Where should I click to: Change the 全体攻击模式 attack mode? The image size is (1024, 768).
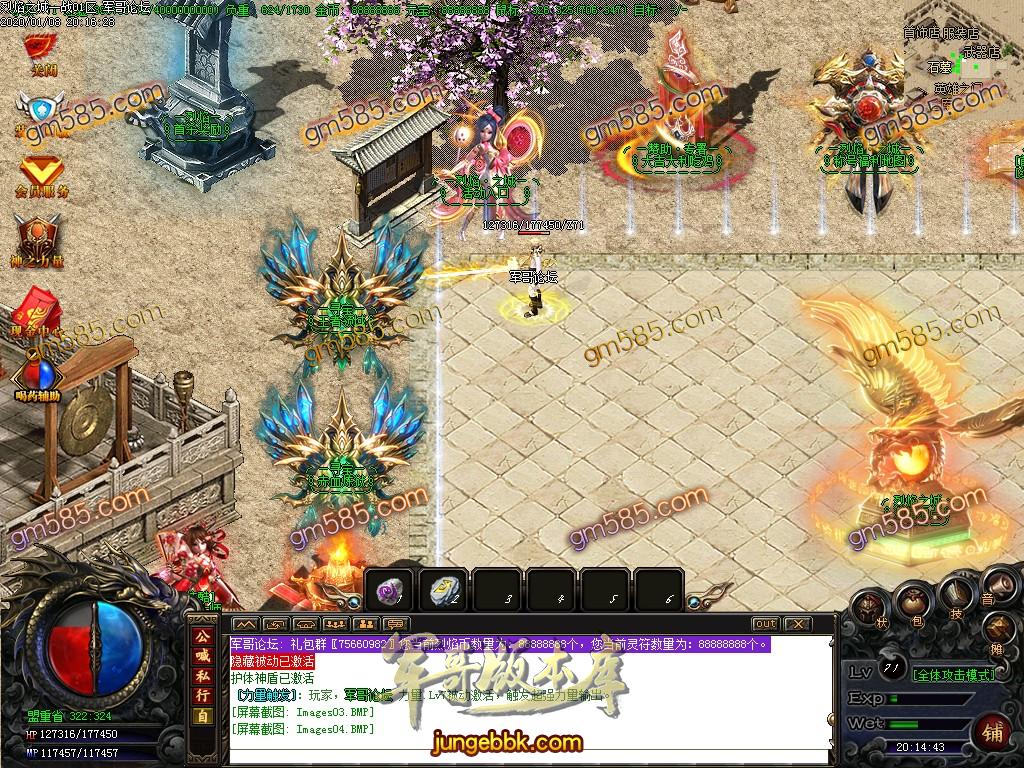pyautogui.click(x=955, y=675)
